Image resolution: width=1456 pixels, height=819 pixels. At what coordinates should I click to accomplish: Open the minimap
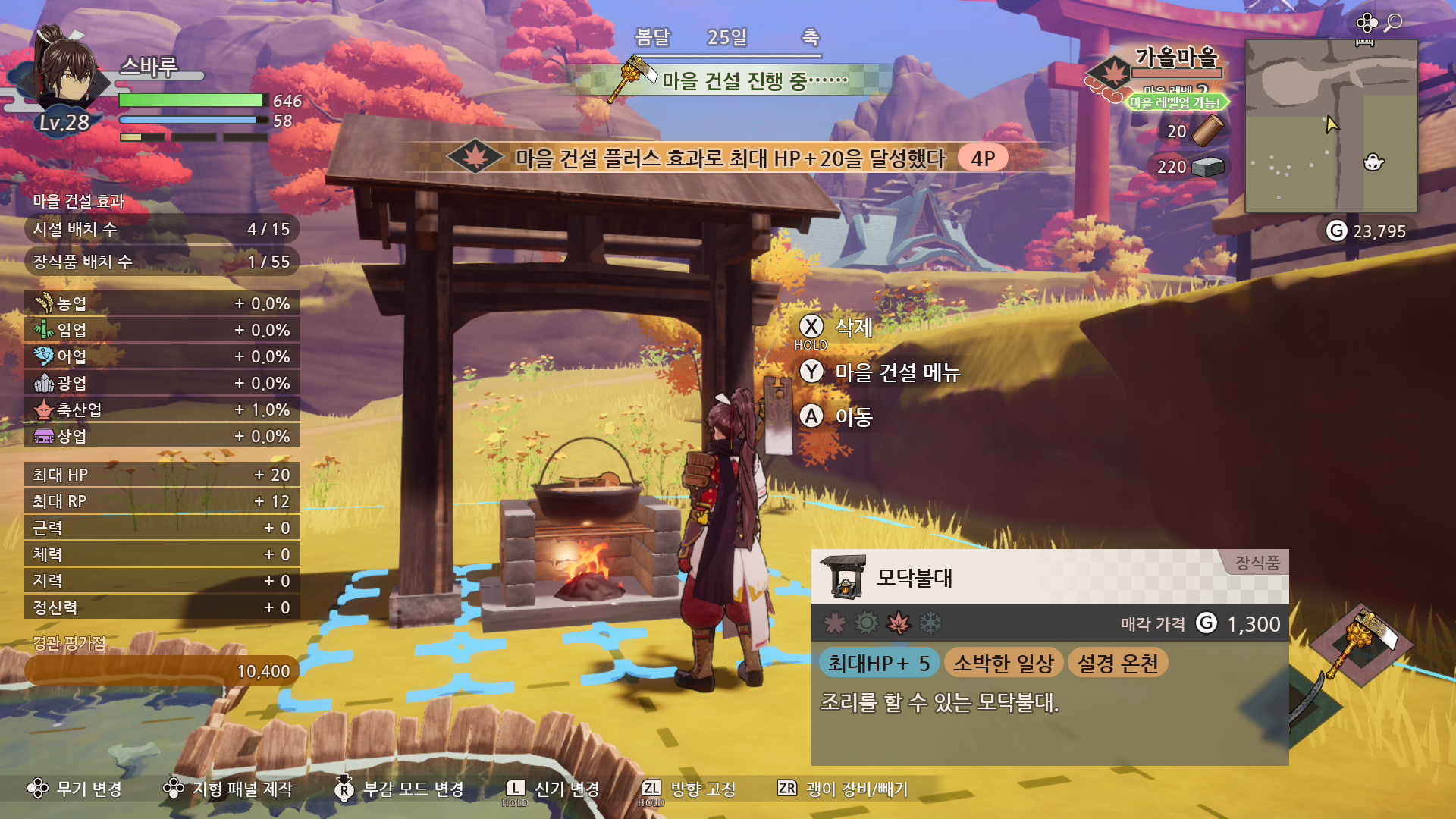pyautogui.click(x=1331, y=126)
